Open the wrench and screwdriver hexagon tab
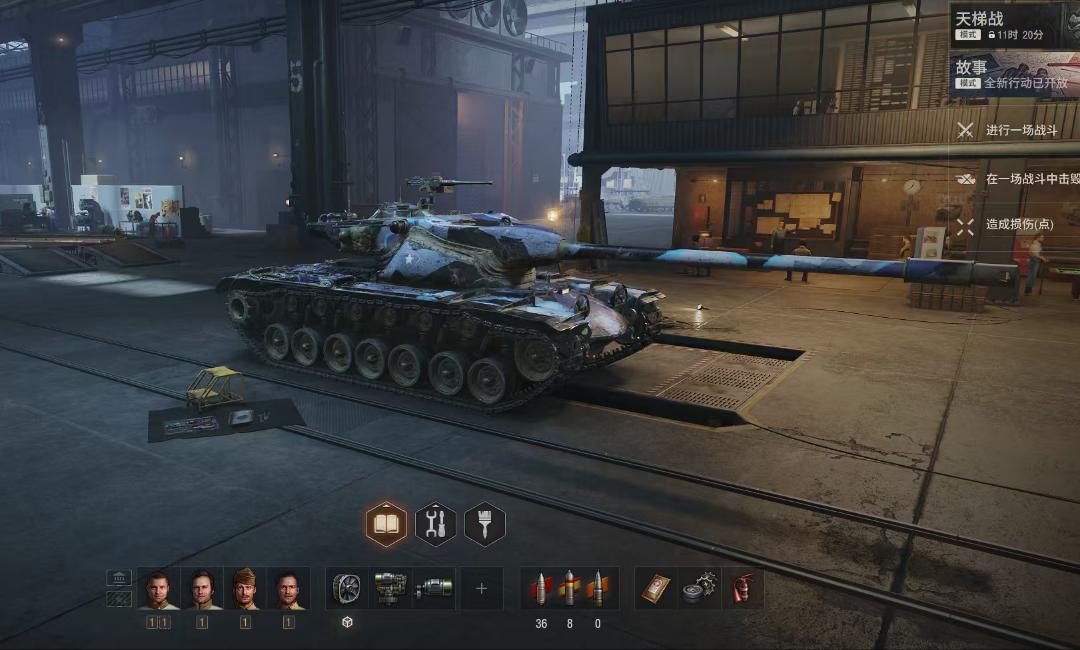The image size is (1080, 650). point(435,524)
